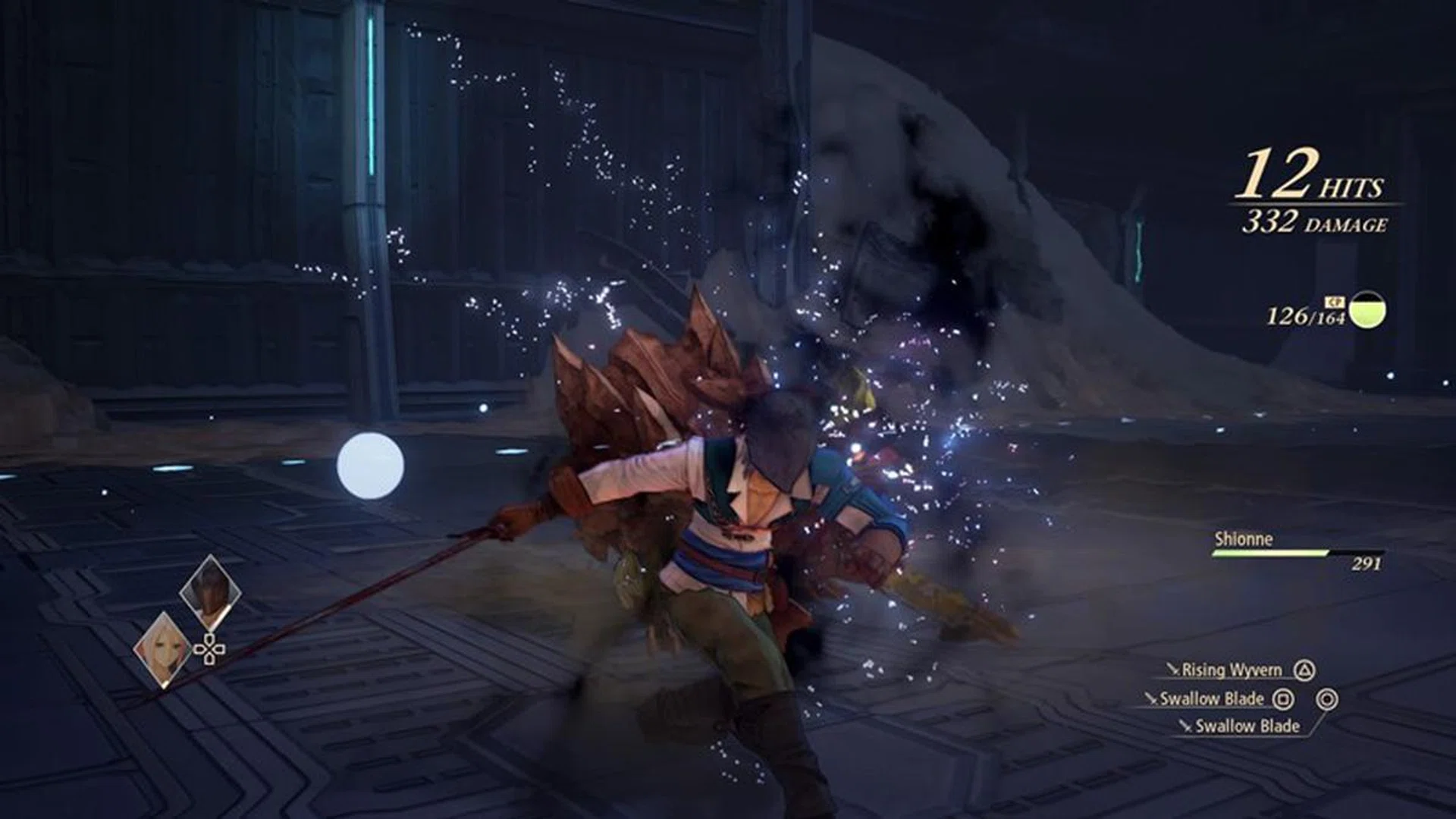Activate Shionne's pink-haired boost portrait
Screen dimensions: 1456x819
click(x=162, y=648)
